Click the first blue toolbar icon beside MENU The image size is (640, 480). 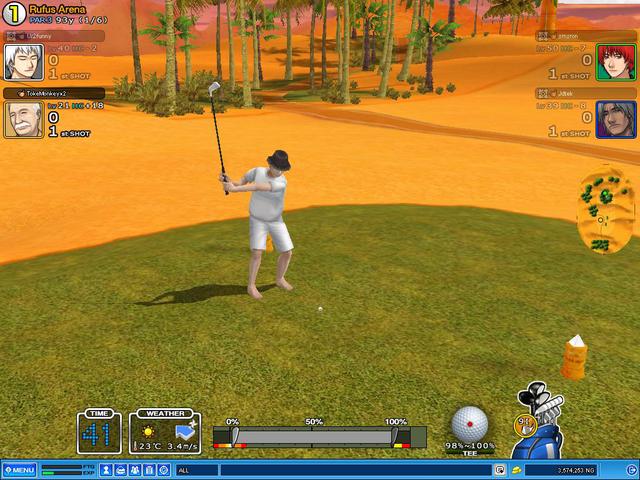point(105,470)
